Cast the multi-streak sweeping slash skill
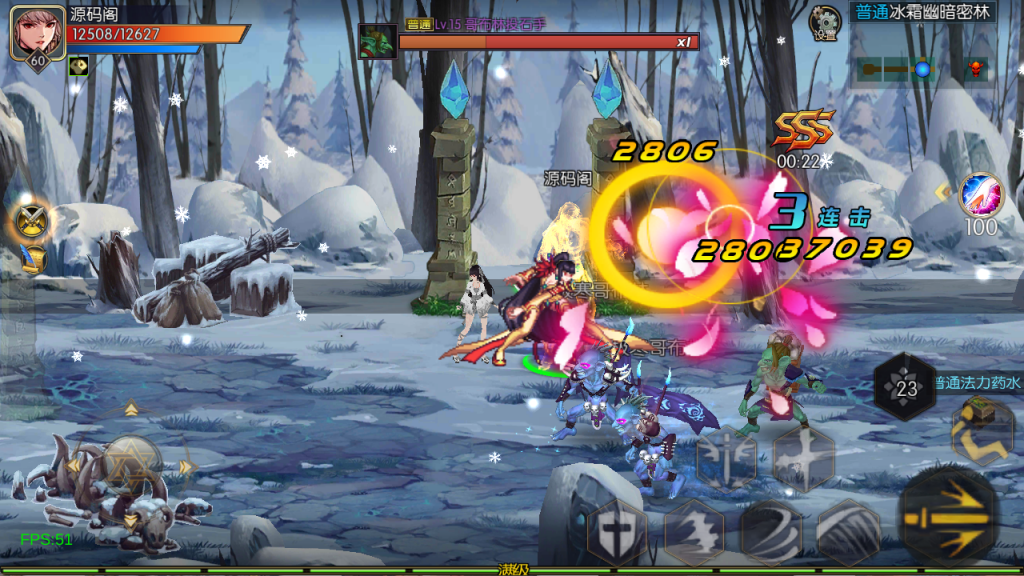The height and width of the screenshot is (576, 1024). (x=848, y=533)
